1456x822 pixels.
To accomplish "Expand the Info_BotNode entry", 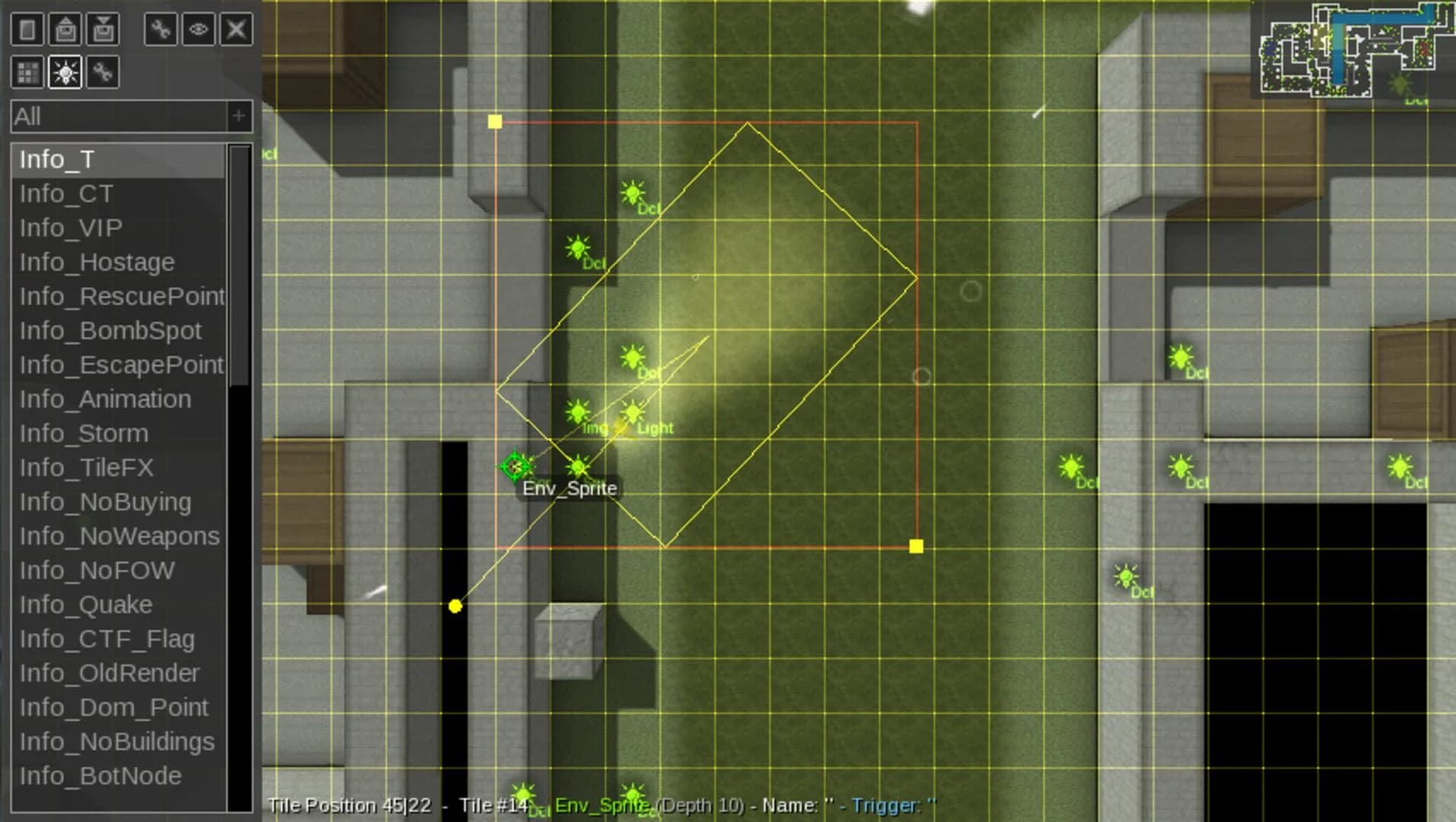I will pos(97,775).
